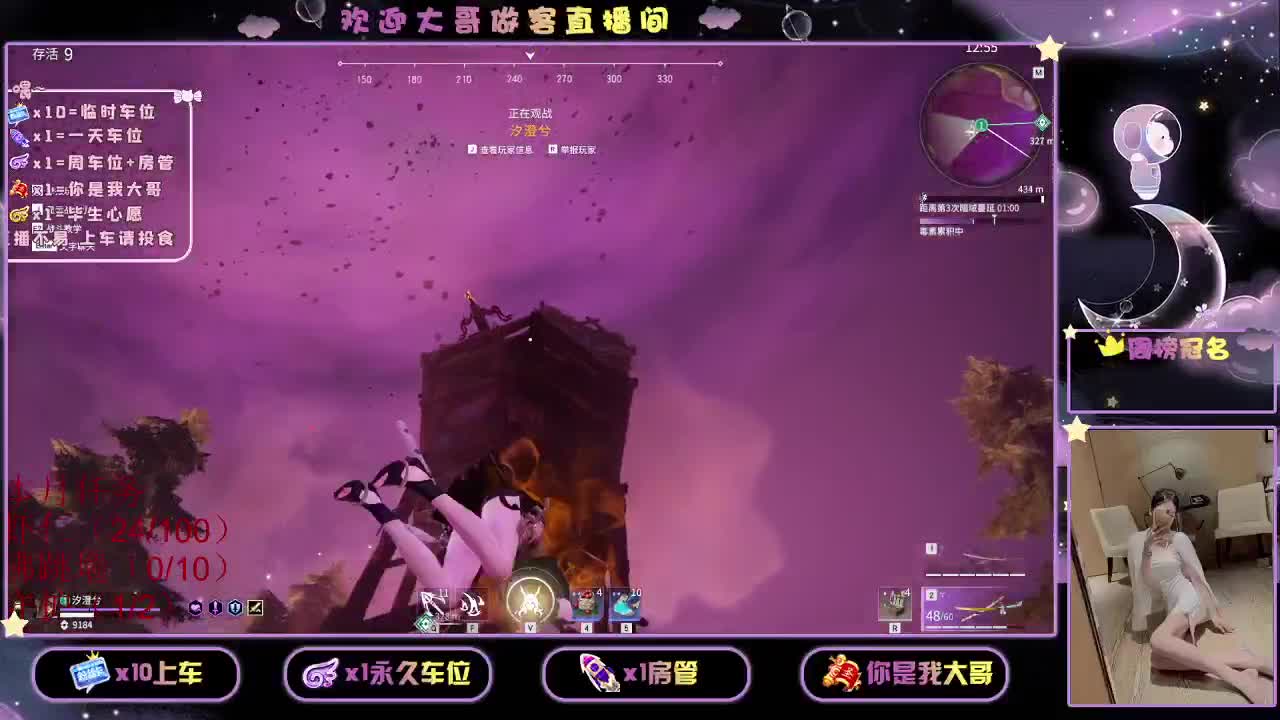
Task: Activate the F ability icon
Action: (472, 605)
